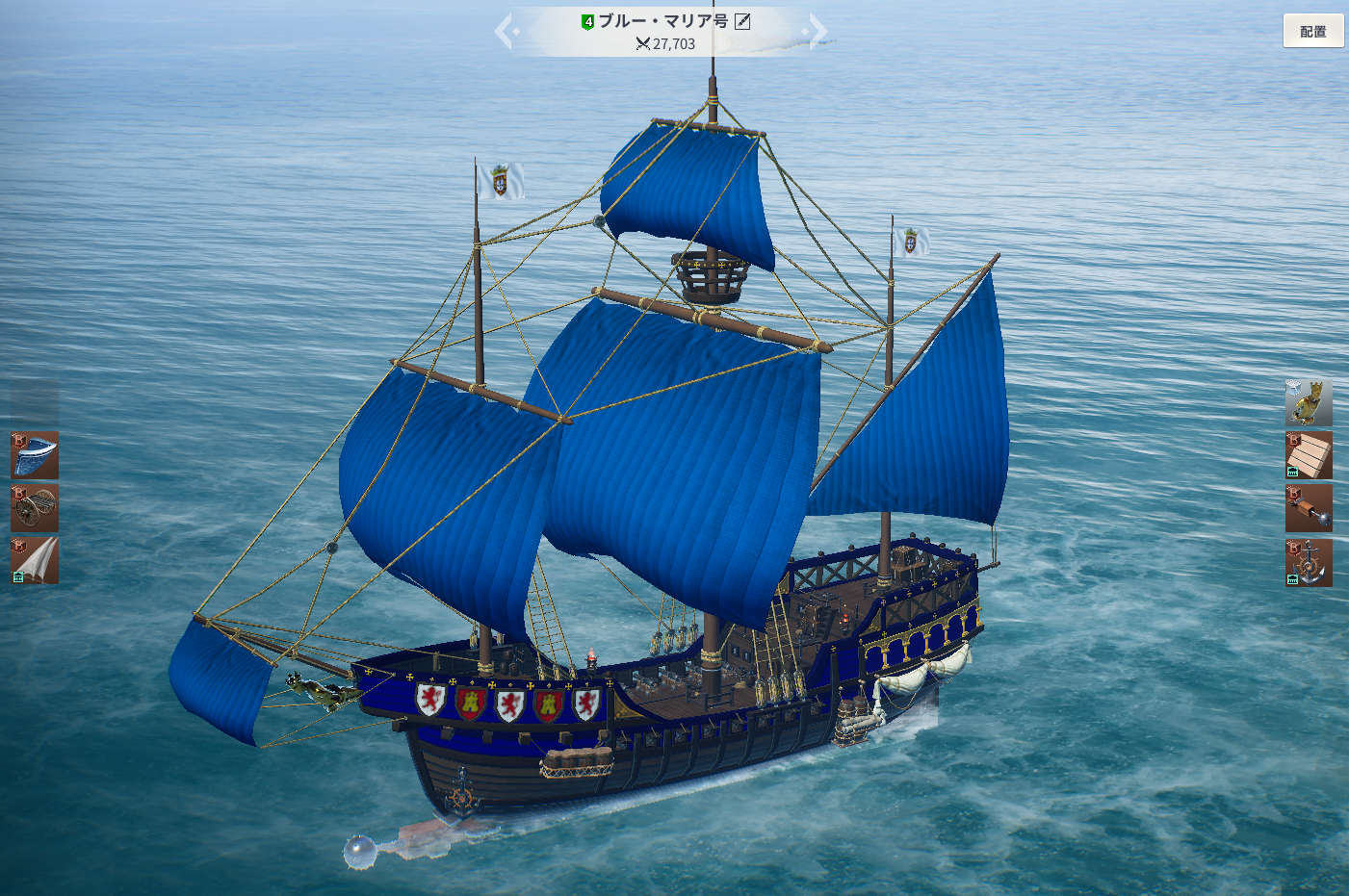Show the next ship with right arrow
1349x896 pixels.
click(x=817, y=31)
